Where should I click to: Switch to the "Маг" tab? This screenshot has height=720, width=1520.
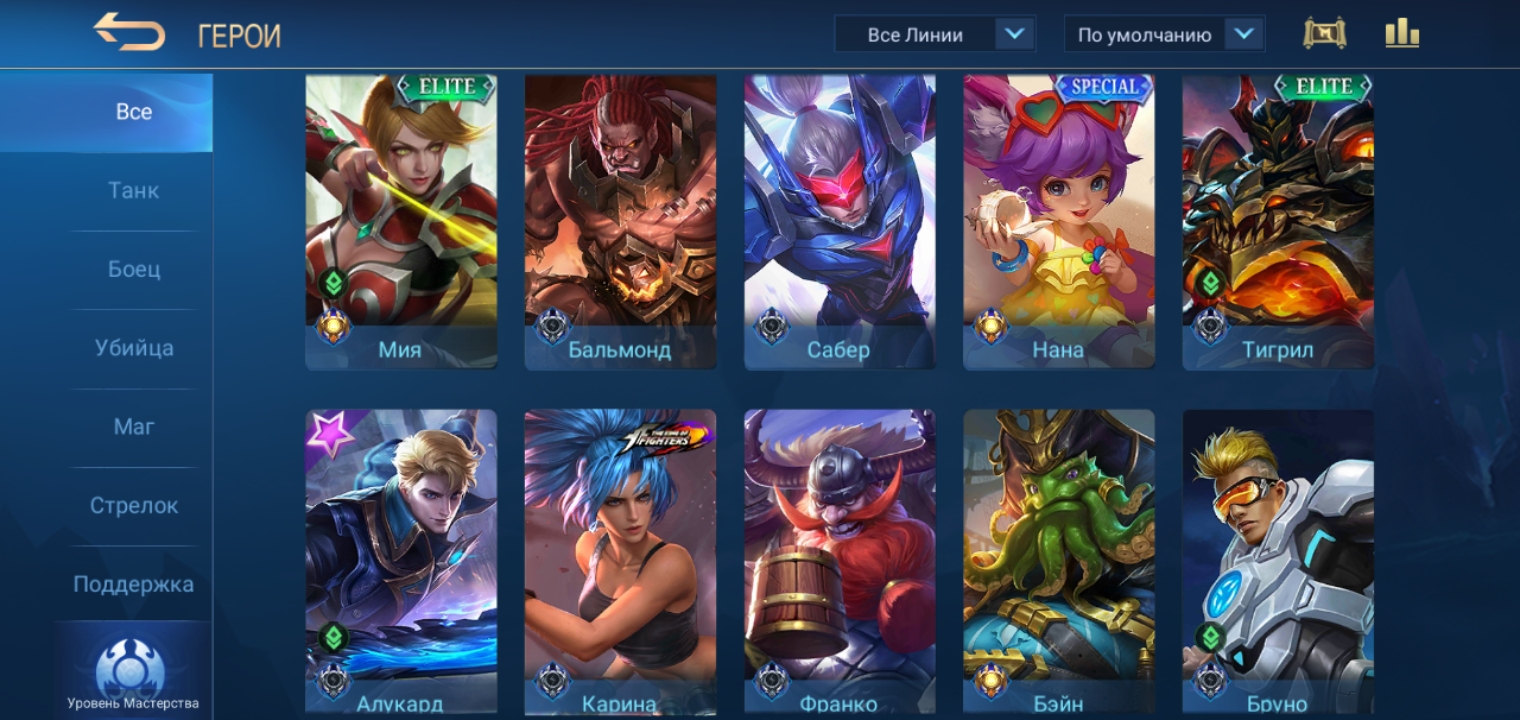134,427
